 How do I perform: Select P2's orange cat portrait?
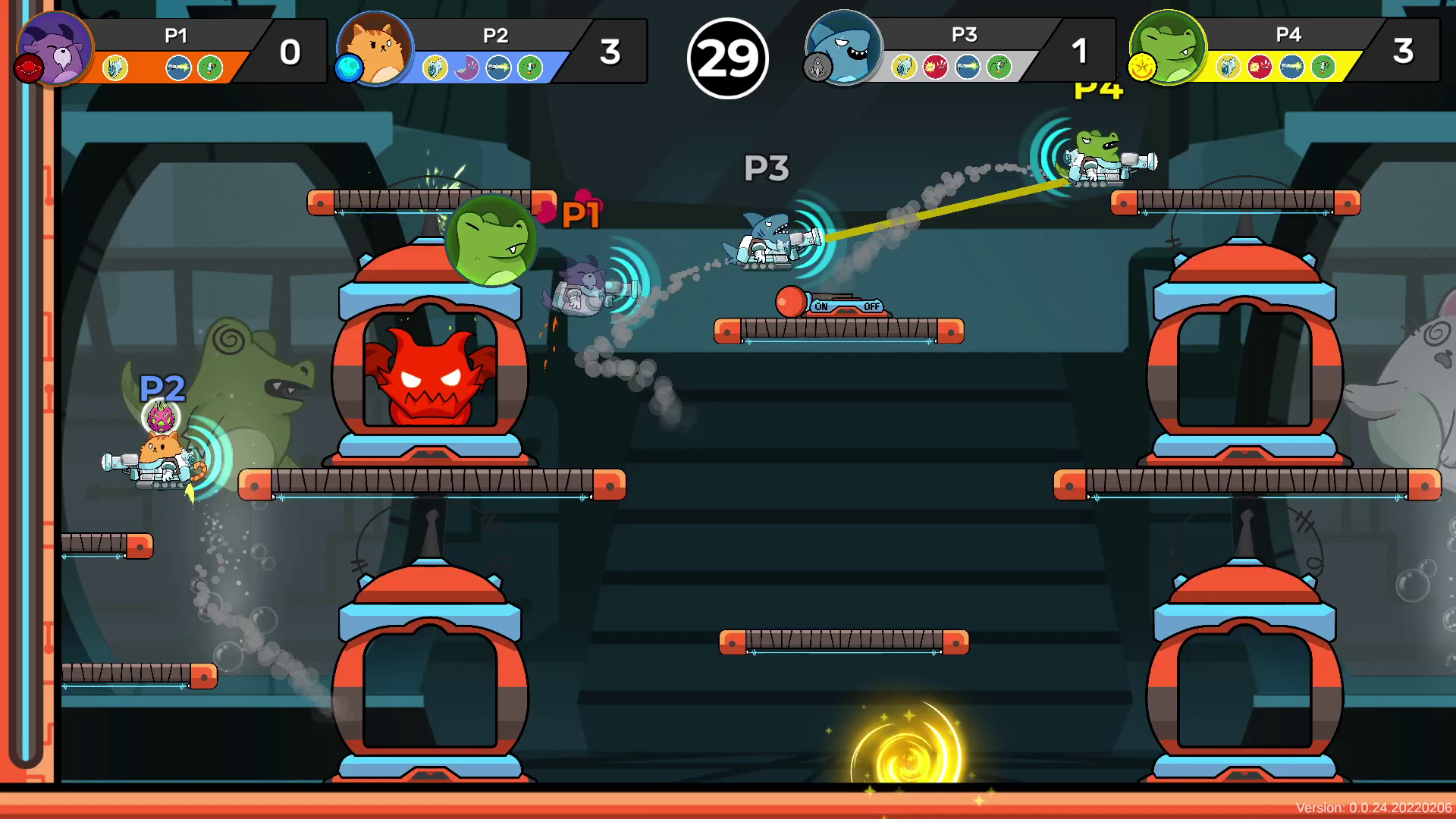click(377, 47)
